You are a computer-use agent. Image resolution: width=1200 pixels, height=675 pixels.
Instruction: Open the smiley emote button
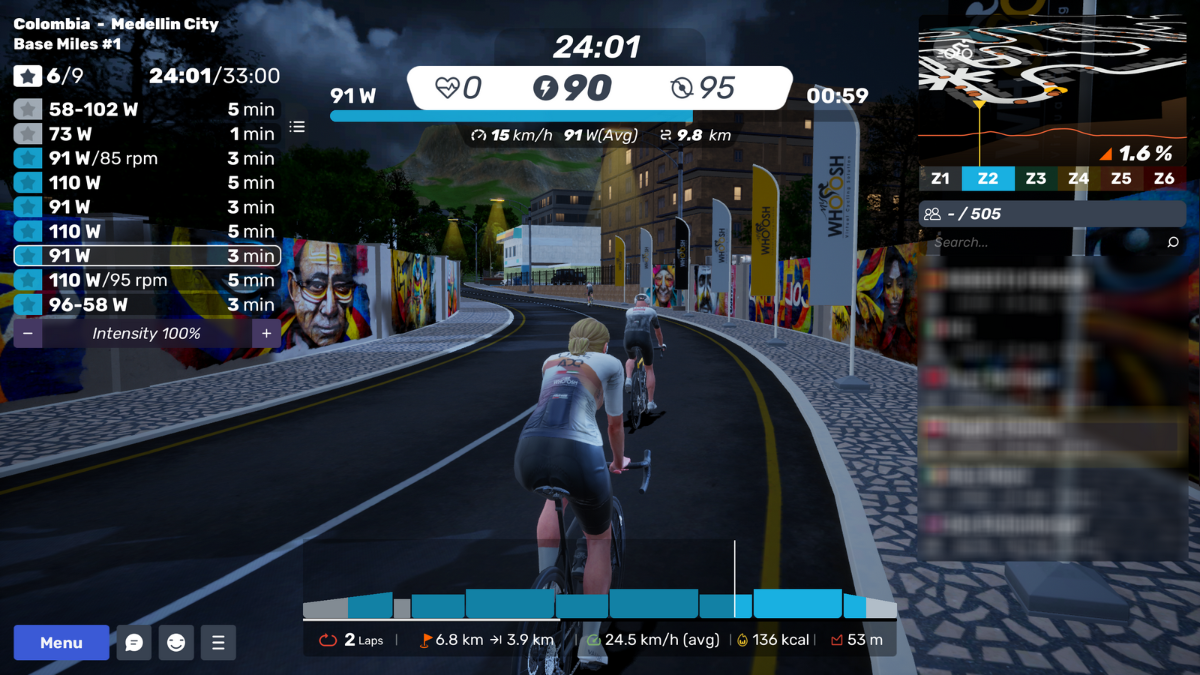point(176,643)
